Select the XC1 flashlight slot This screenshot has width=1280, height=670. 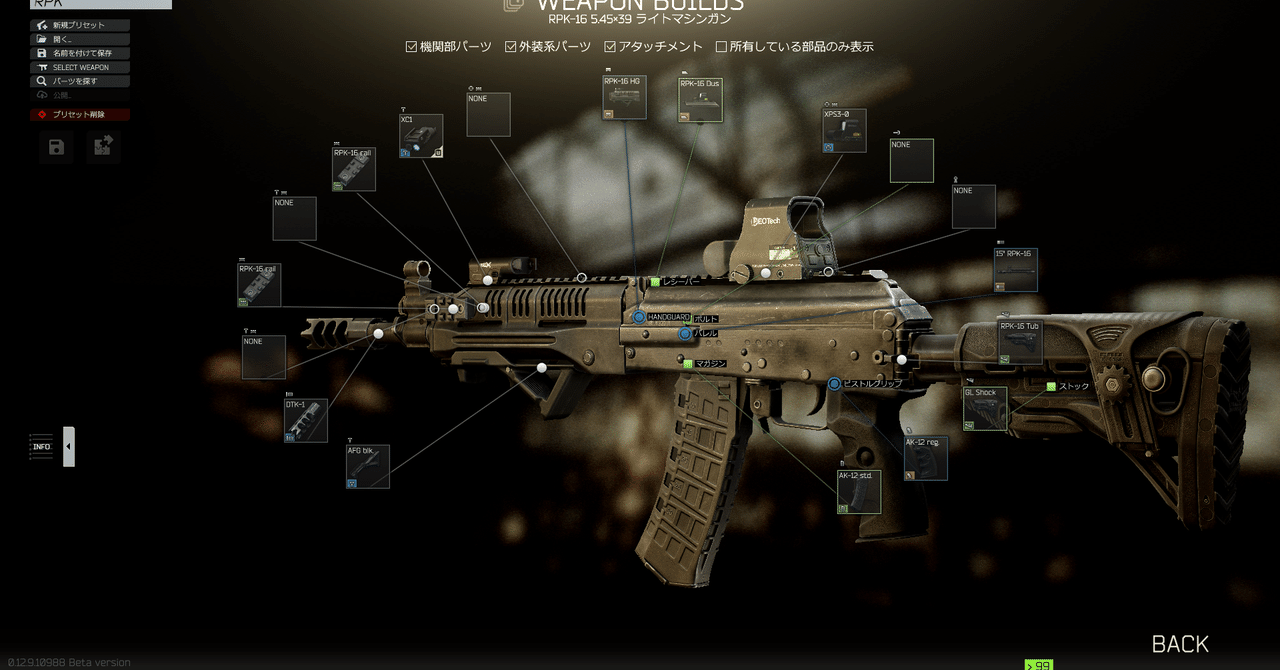point(421,136)
